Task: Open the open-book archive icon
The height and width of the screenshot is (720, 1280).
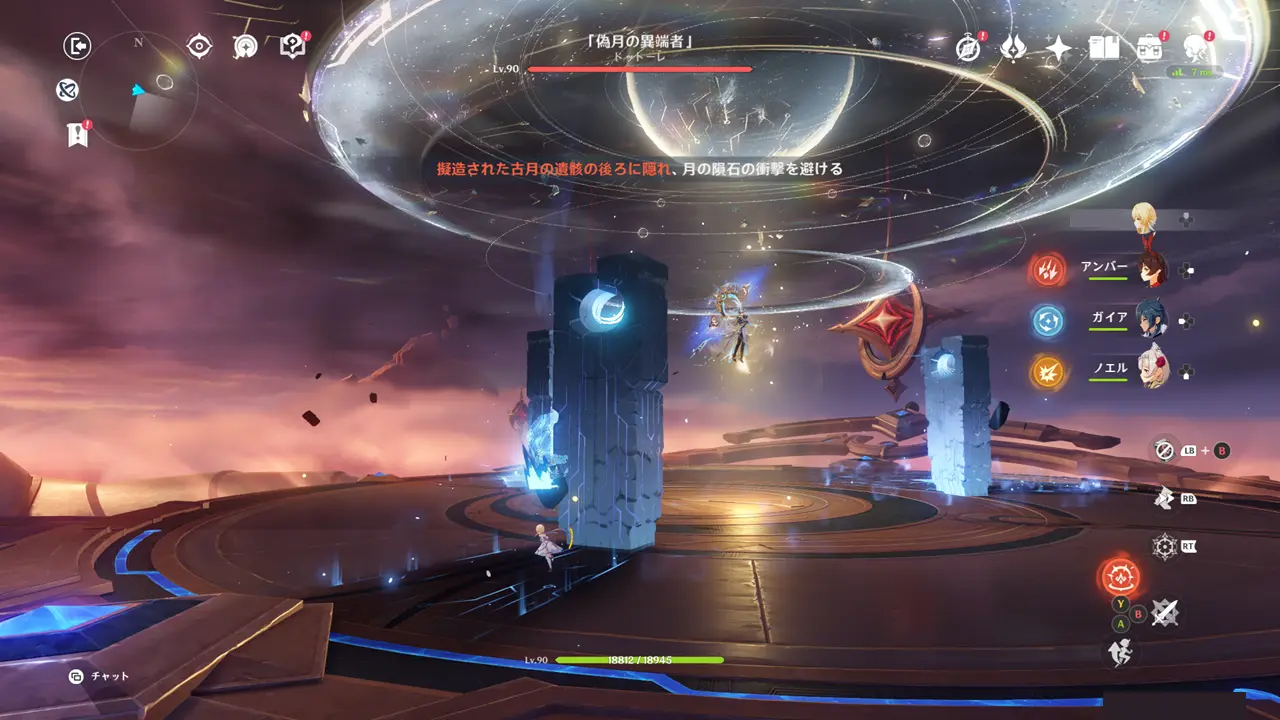Action: pos(1104,47)
